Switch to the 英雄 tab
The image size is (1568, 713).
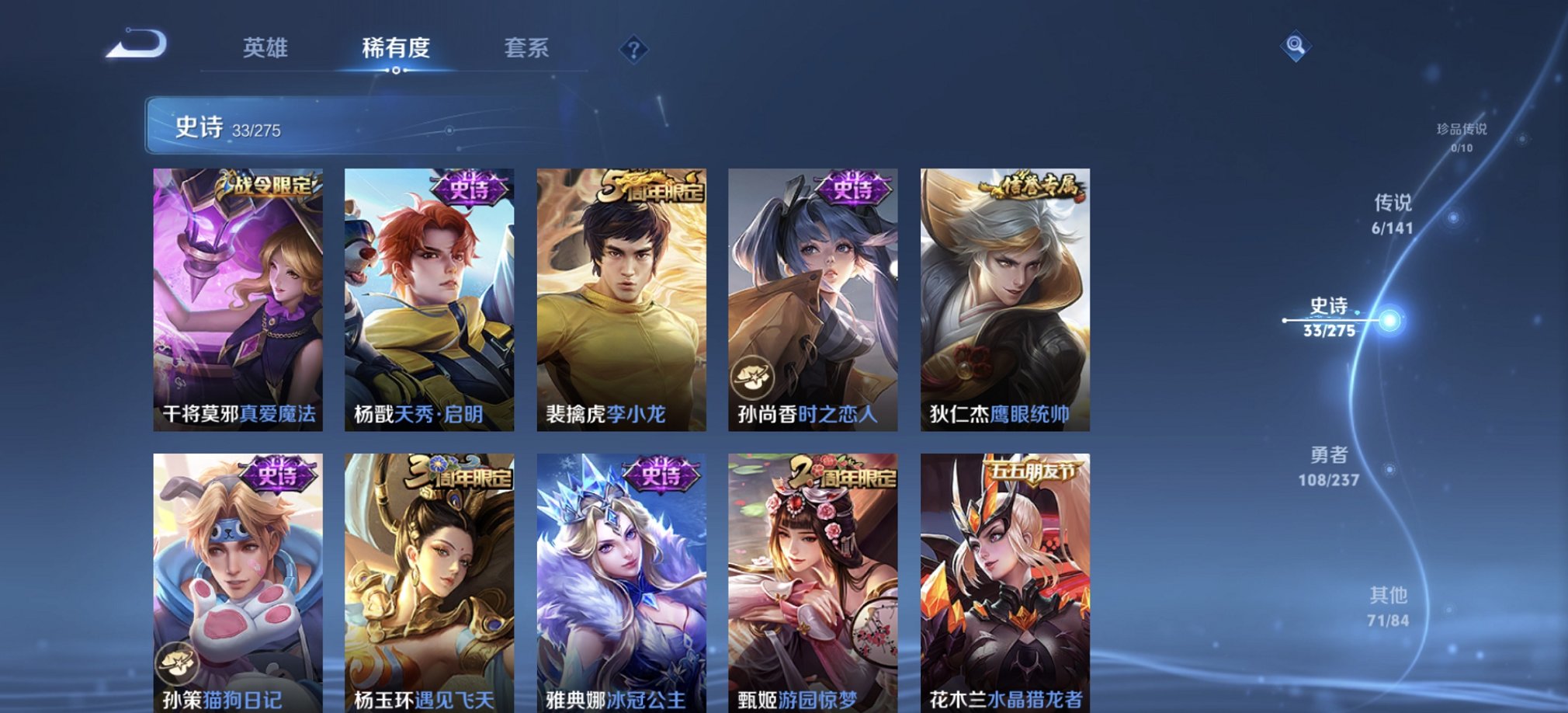click(266, 49)
